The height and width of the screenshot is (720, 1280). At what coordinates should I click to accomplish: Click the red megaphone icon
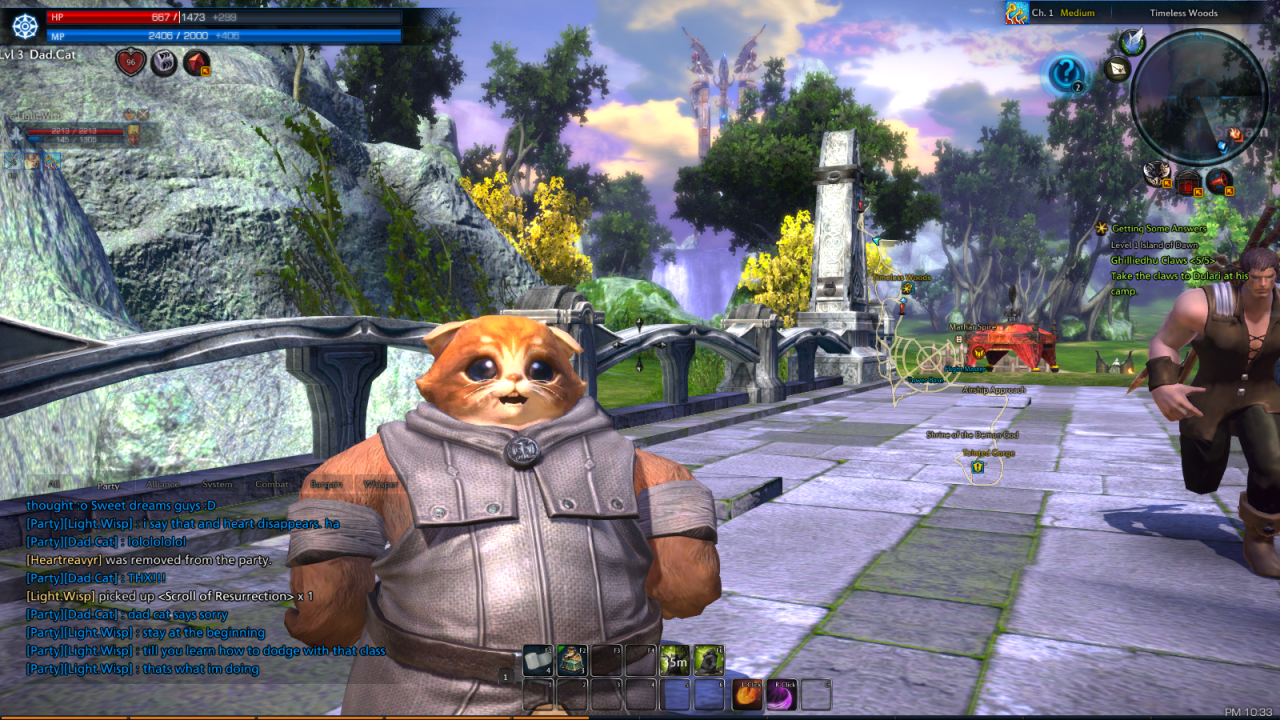1219,181
